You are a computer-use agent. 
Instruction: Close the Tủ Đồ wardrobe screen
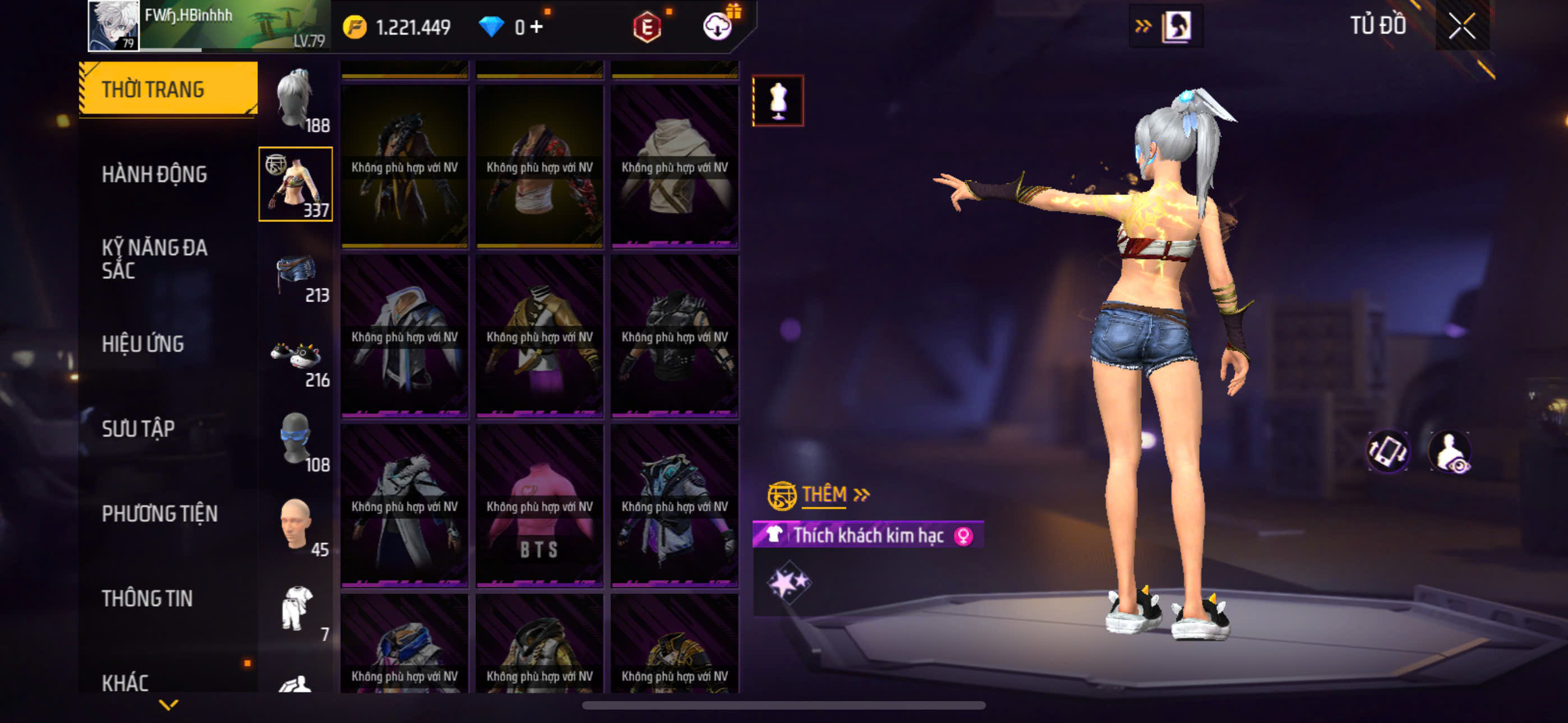coord(1461,26)
